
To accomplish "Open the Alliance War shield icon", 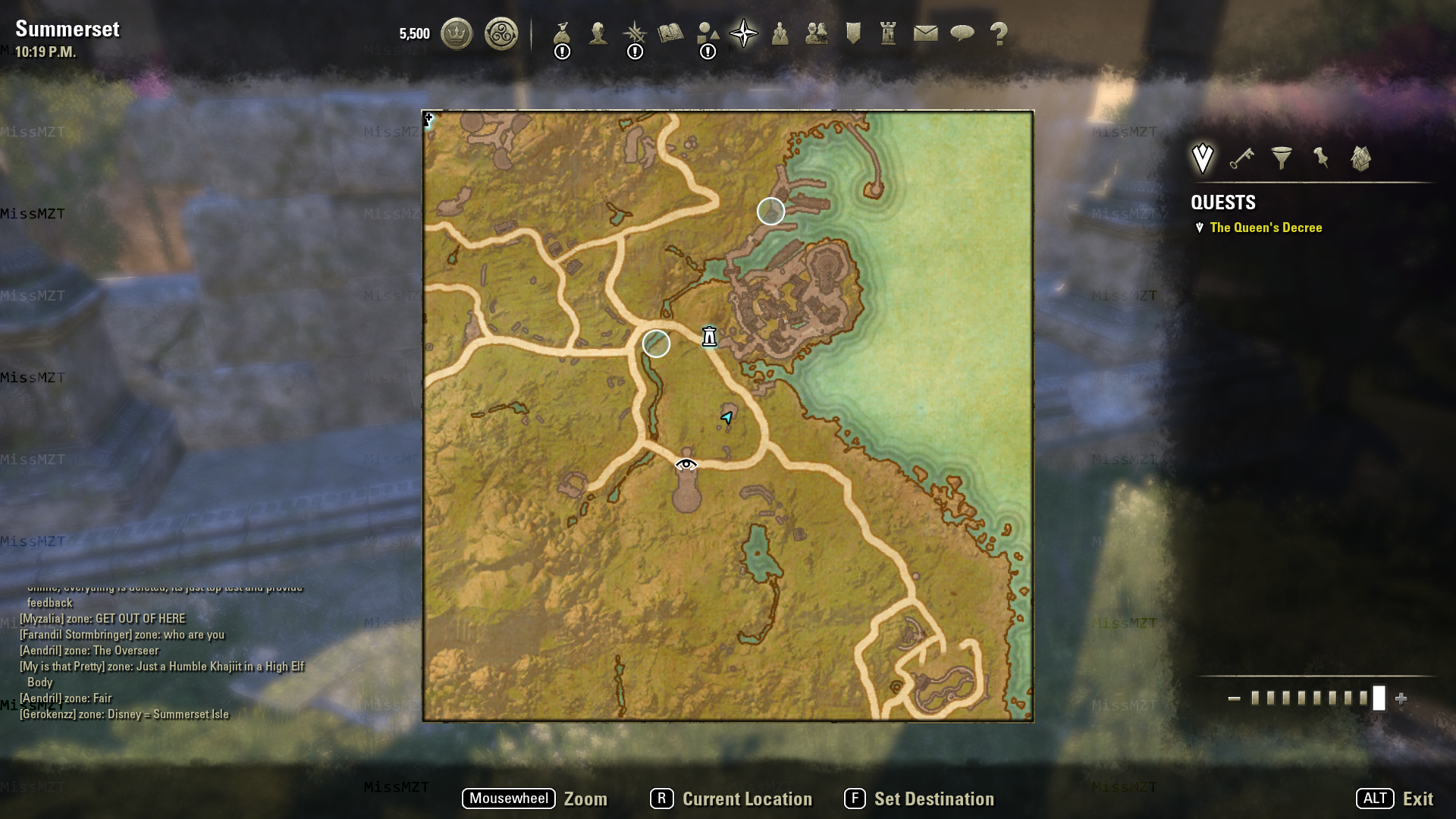I will (x=852, y=32).
